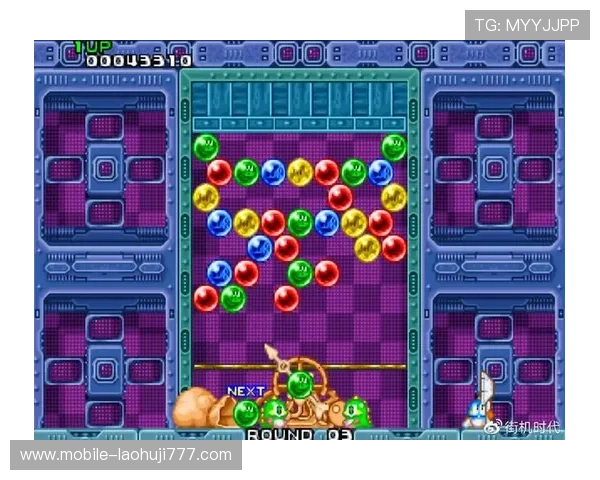The image size is (600, 480).
Task: Click the TG: MYYJJPP label
Action: (527, 25)
